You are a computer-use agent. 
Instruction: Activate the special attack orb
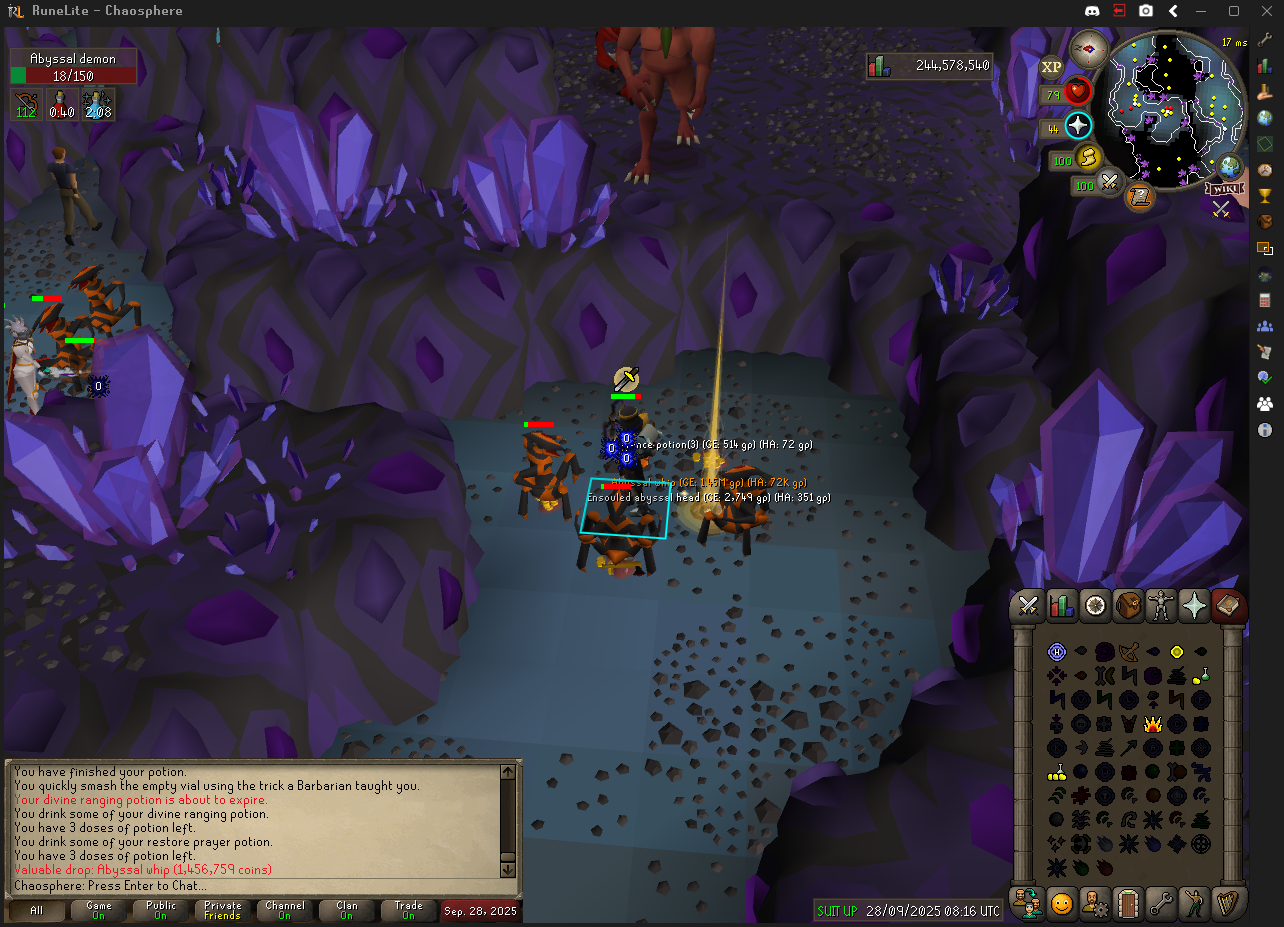coord(1110,183)
